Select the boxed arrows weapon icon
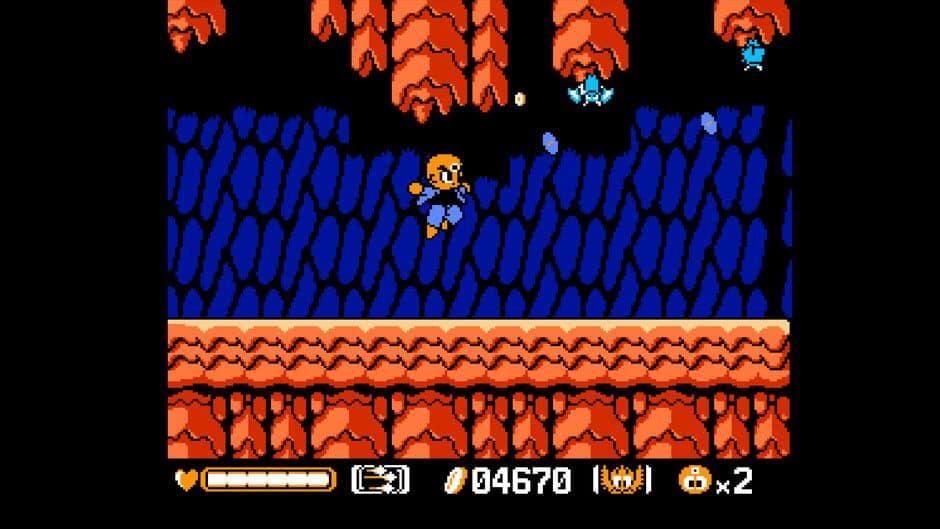This screenshot has width=940, height=529. coord(380,480)
